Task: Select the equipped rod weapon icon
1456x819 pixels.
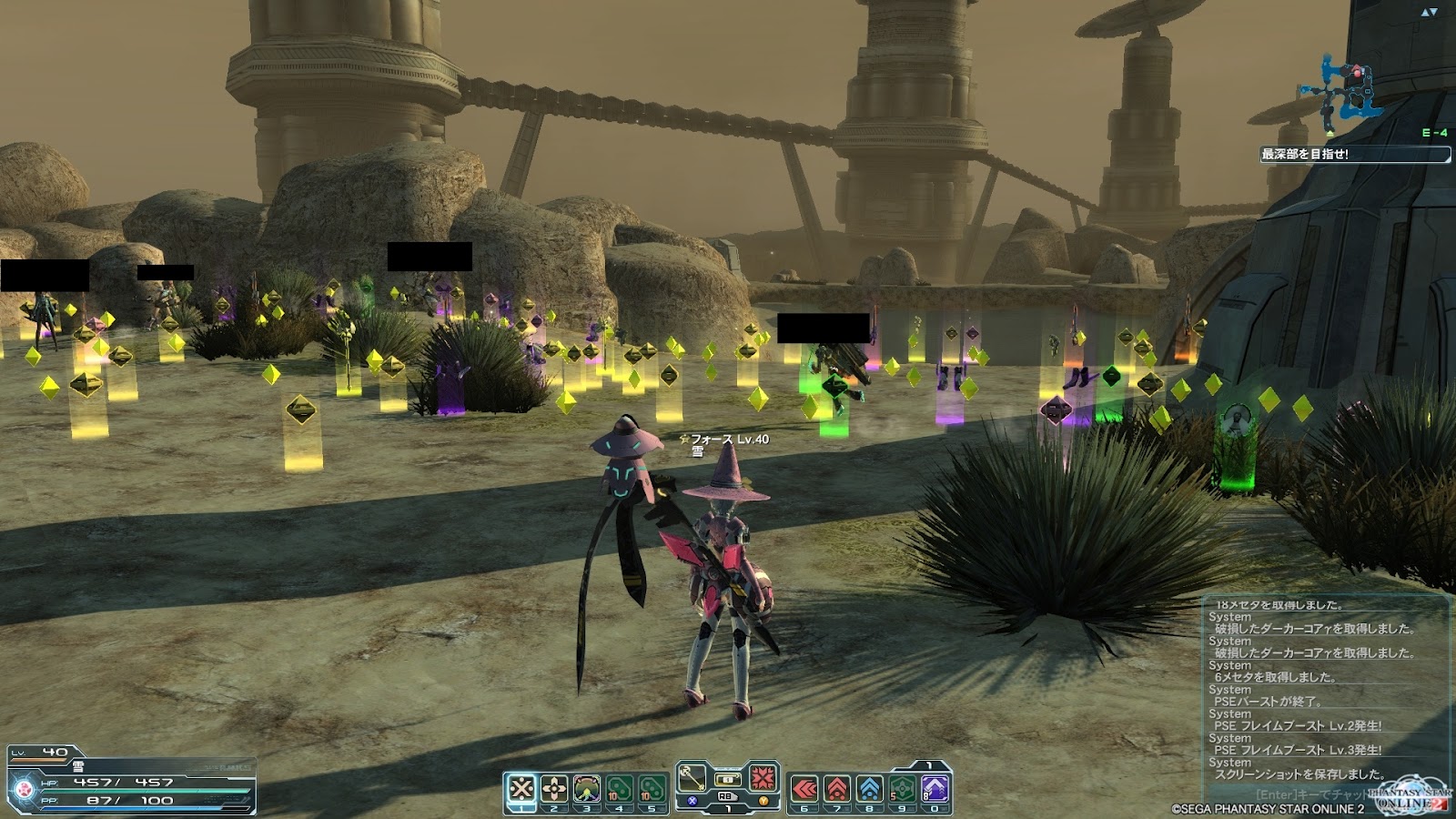Action: click(x=693, y=778)
